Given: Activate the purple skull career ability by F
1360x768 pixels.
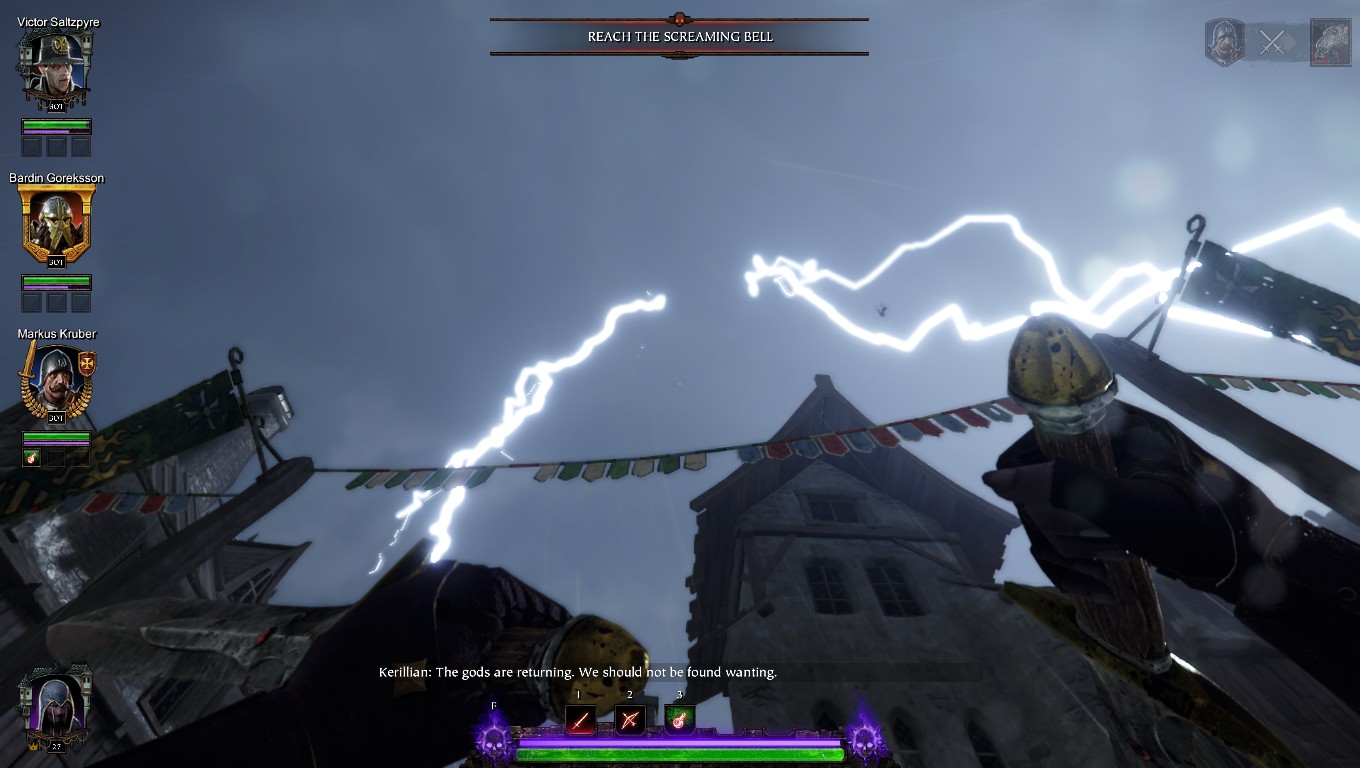Looking at the screenshot, I should pyautogui.click(x=493, y=741).
